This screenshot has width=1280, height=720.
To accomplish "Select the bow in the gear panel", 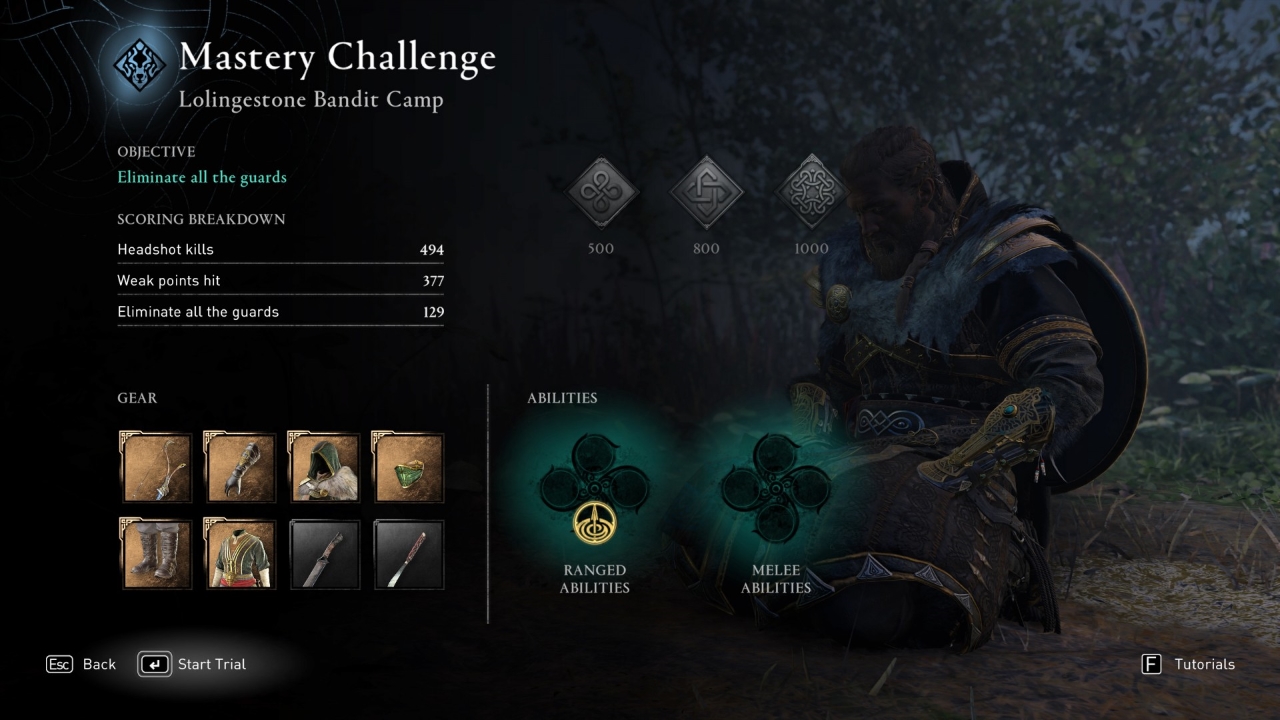I will click(x=157, y=467).
